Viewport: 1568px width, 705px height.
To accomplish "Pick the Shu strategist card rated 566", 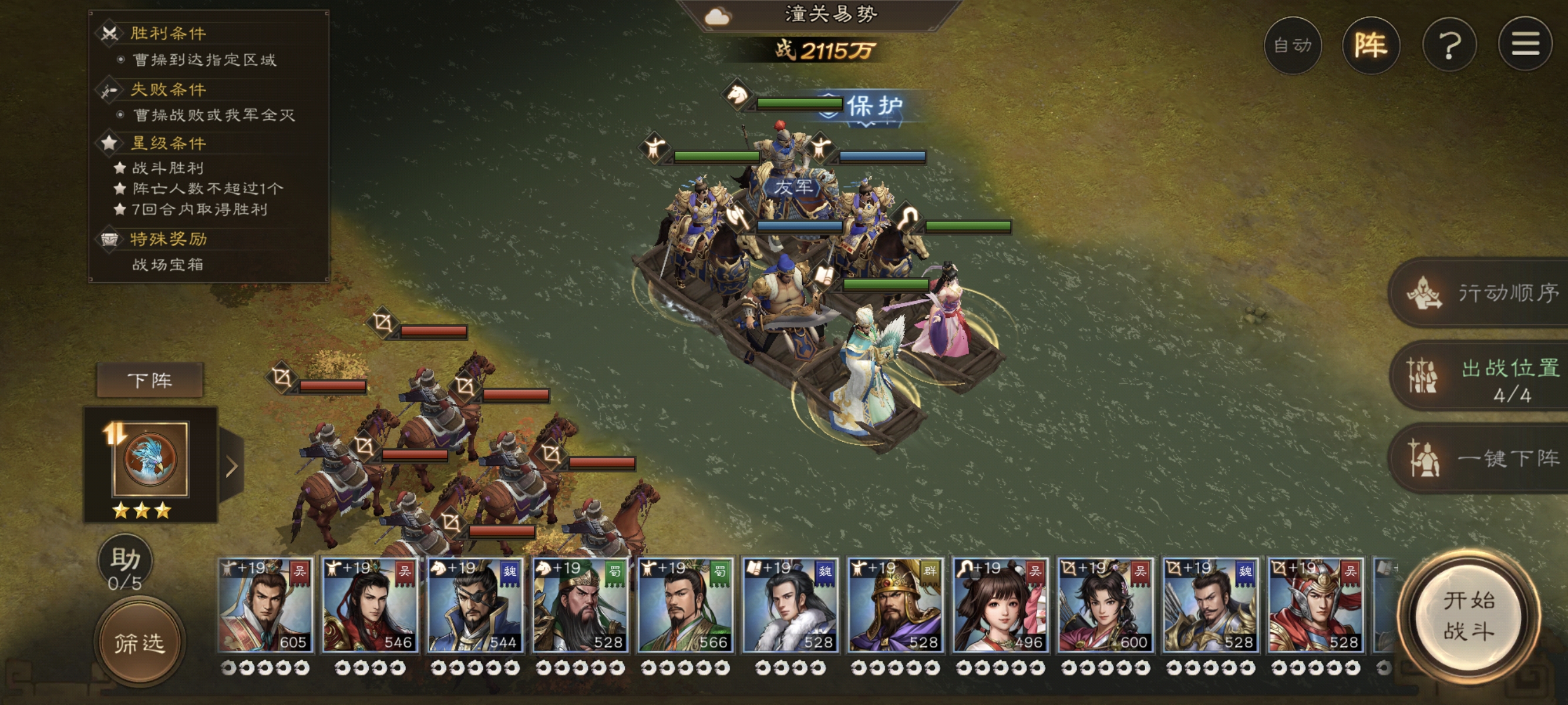I will 685,605.
